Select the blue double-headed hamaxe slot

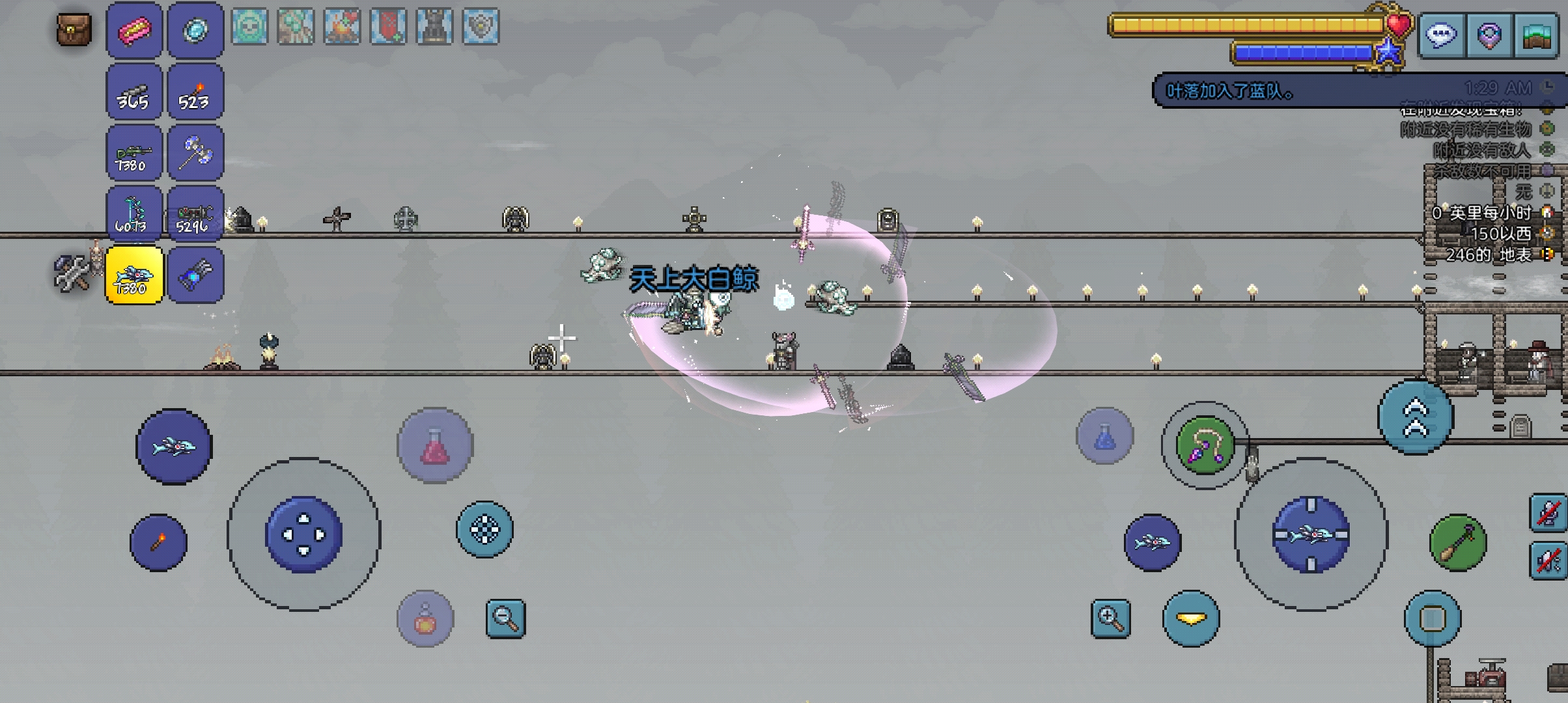pyautogui.click(x=195, y=153)
